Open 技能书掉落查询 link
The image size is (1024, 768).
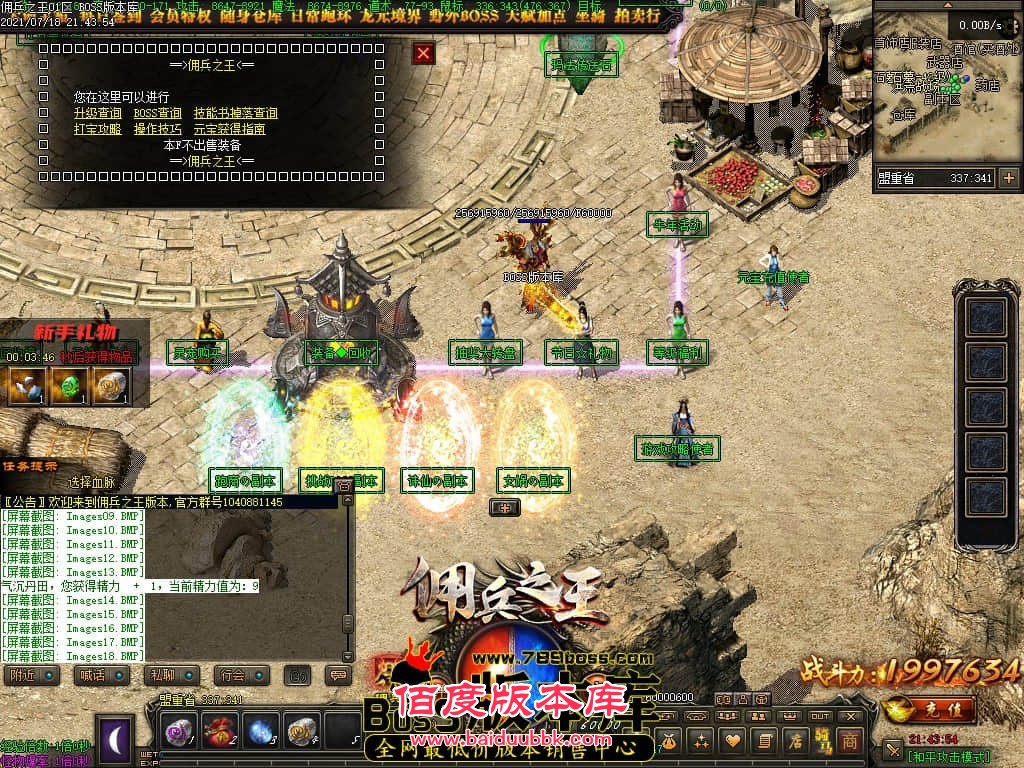pos(236,114)
